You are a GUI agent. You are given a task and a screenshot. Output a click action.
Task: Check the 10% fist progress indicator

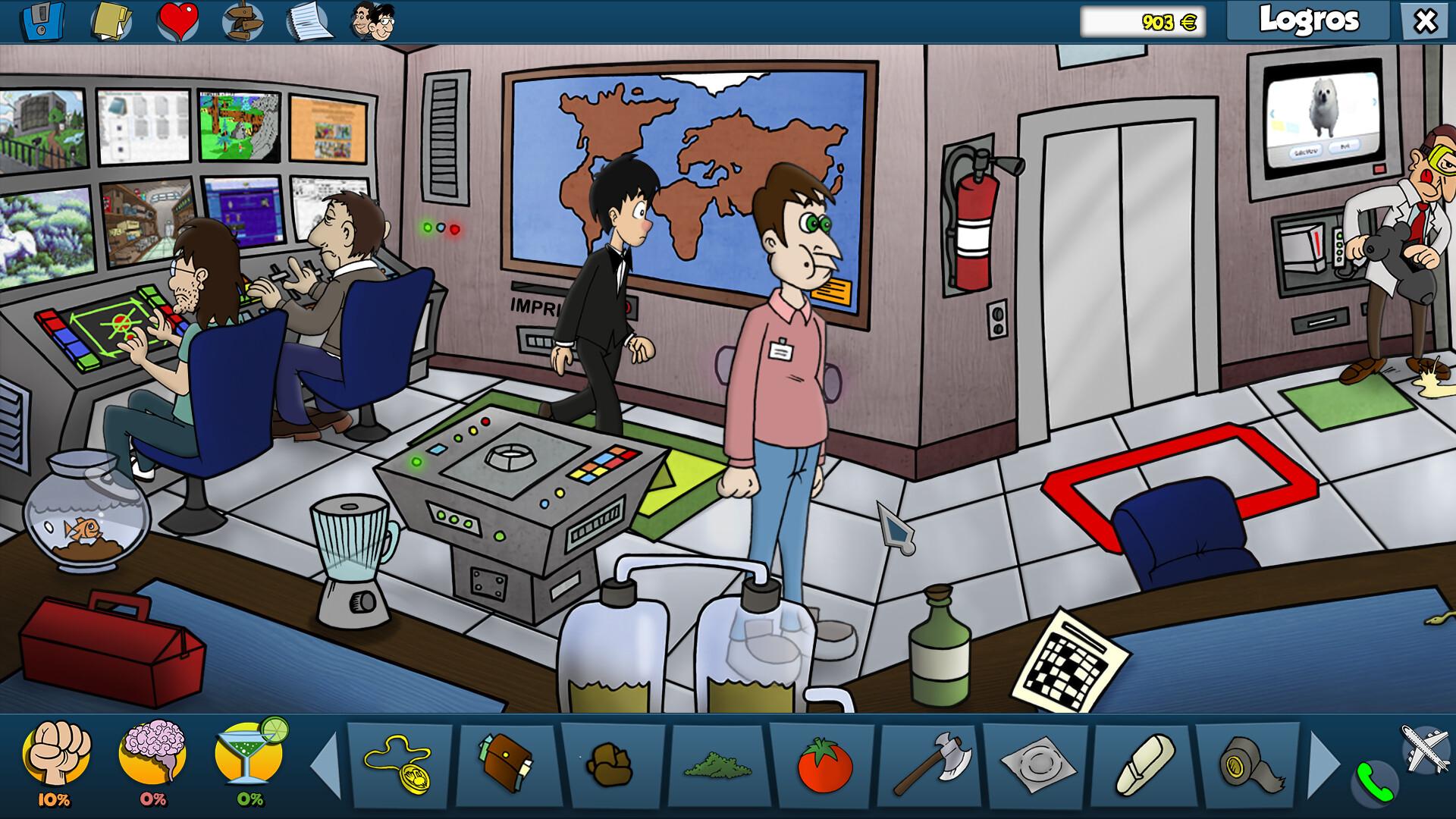coord(55,798)
